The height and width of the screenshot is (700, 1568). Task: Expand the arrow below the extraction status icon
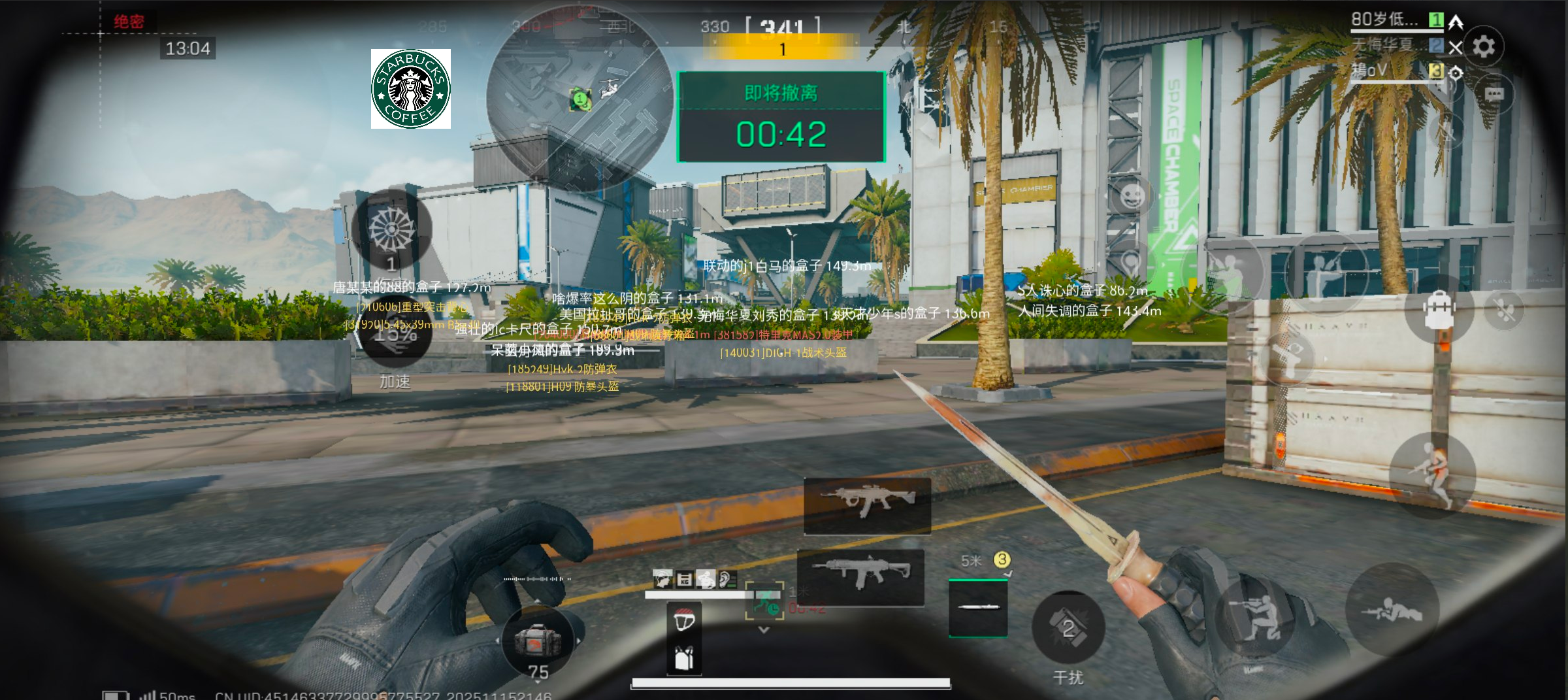coord(764,630)
